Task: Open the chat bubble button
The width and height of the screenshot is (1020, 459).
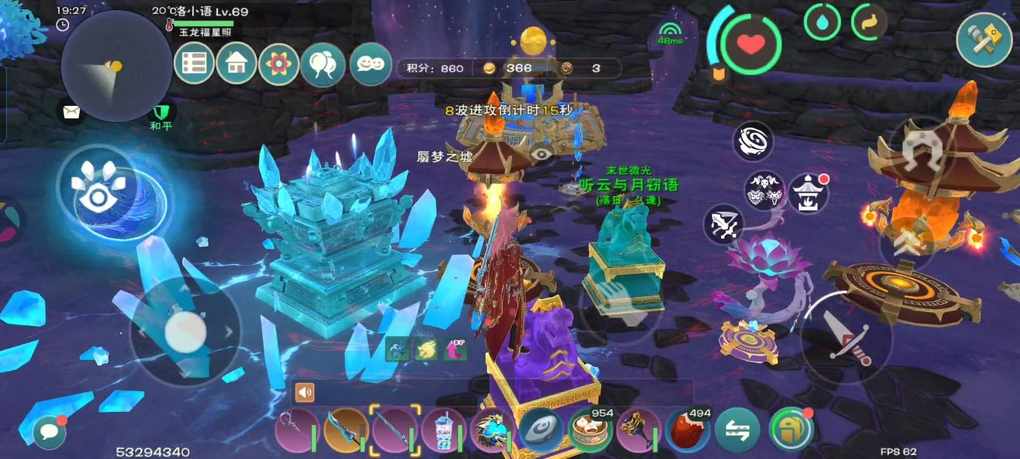Action: pos(48,431)
